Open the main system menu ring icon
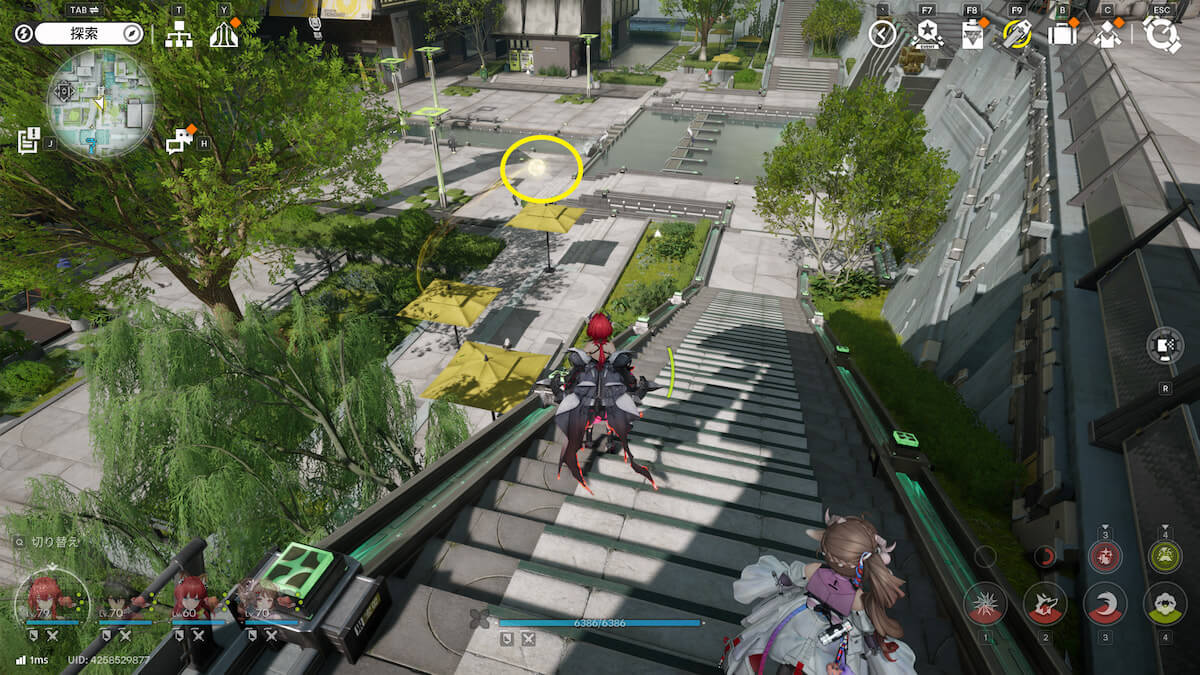Screen dimensions: 1200x675 (x=1162, y=34)
